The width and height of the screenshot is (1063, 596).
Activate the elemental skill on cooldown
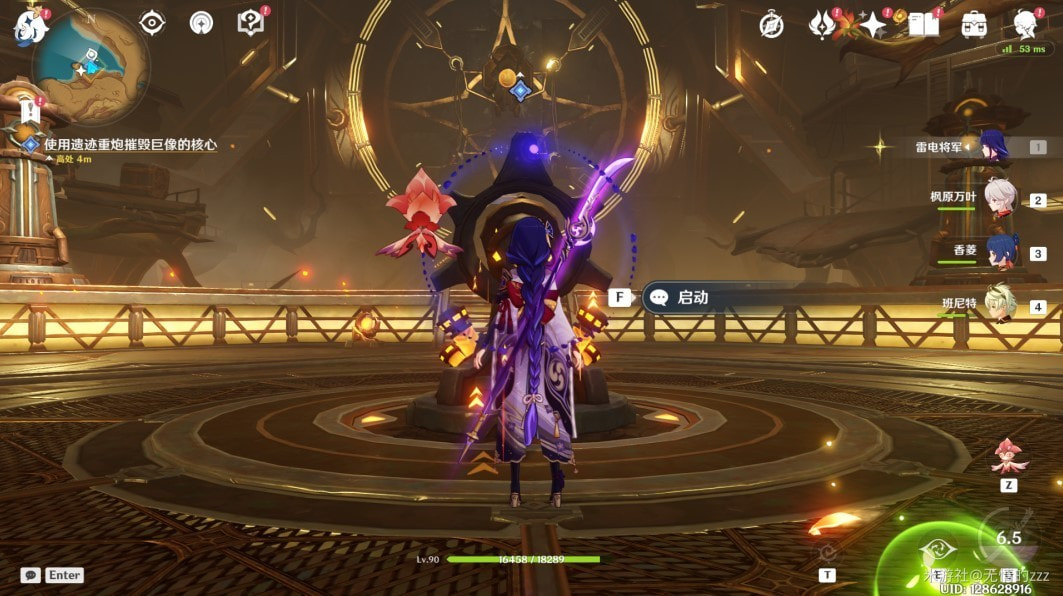coord(1008,537)
